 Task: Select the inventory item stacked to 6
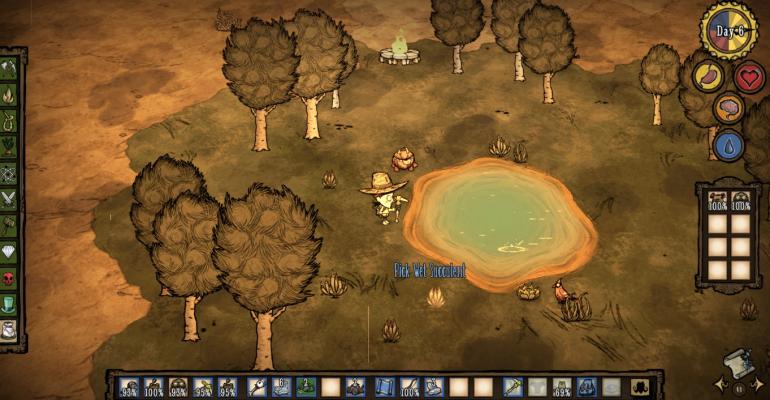[x=281, y=386]
